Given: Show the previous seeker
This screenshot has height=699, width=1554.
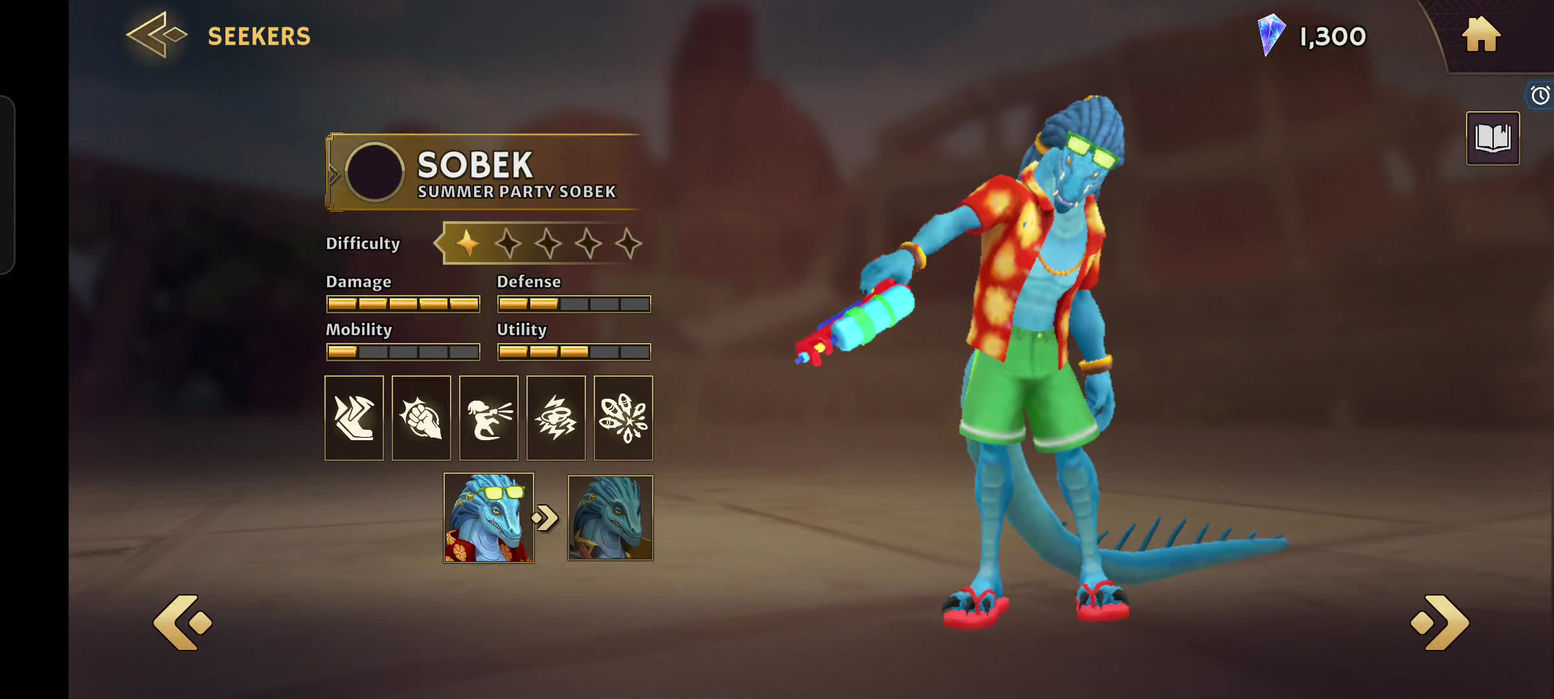Looking at the screenshot, I should (182, 622).
